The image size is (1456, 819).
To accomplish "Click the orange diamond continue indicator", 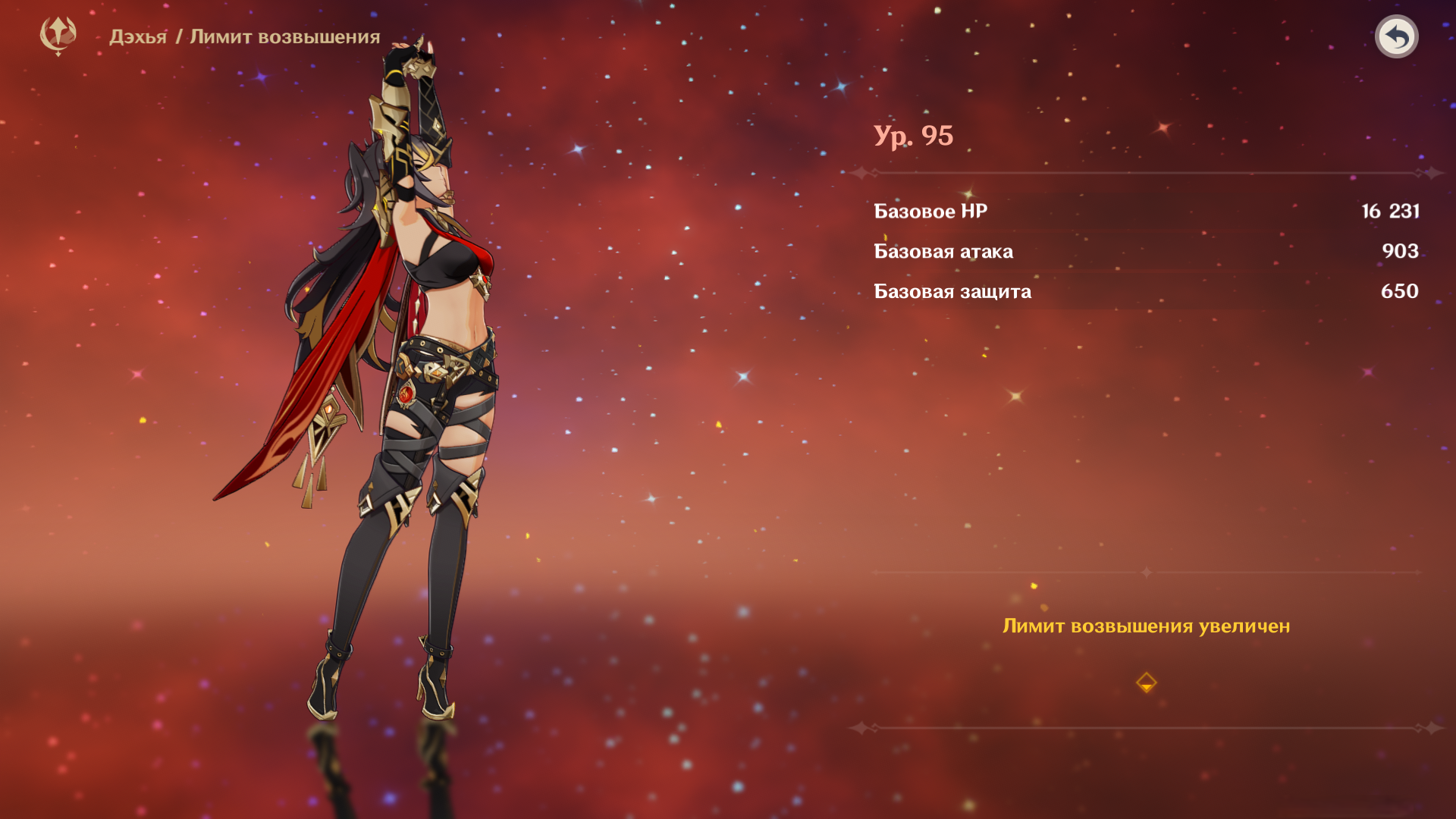I will (x=1146, y=682).
